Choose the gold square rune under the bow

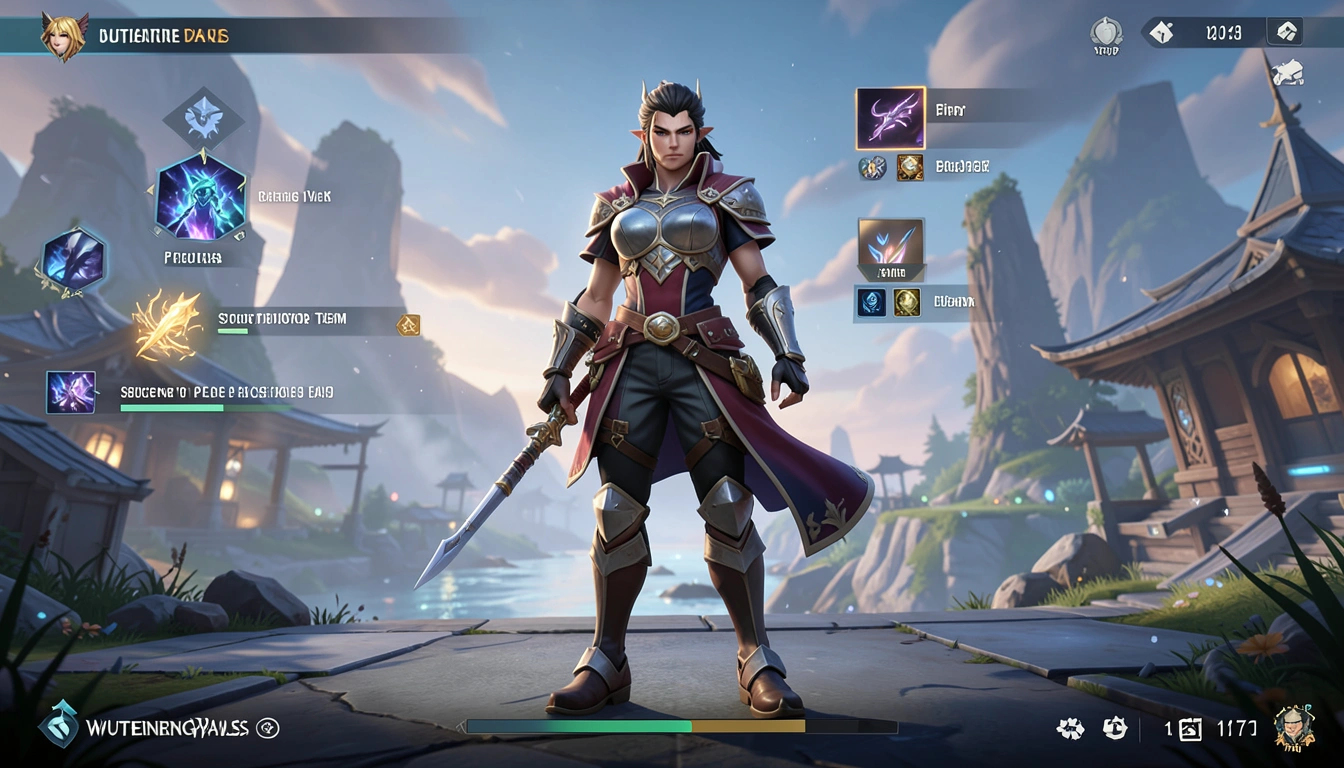point(909,167)
